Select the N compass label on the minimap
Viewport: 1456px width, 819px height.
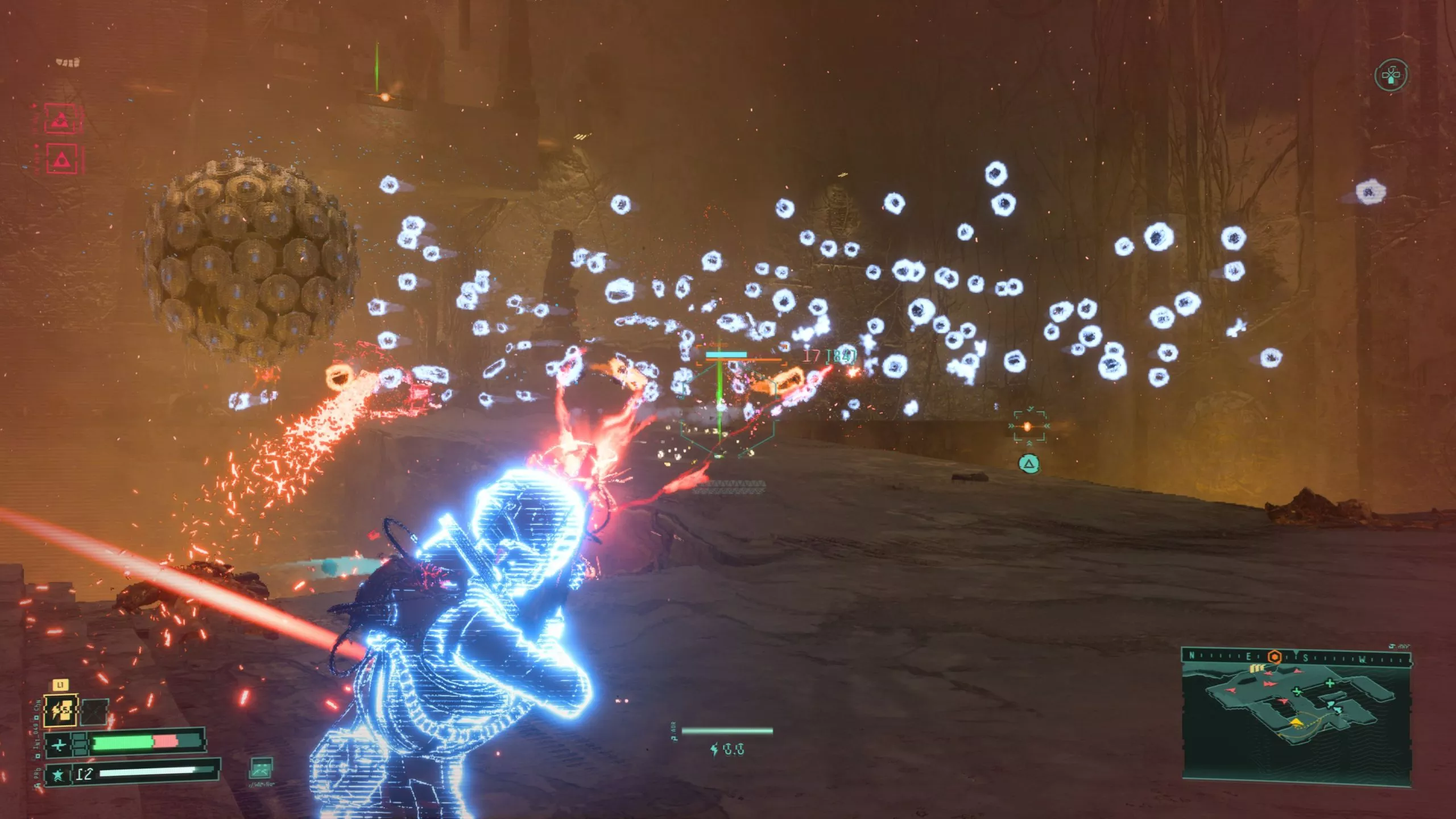pyautogui.click(x=1191, y=656)
